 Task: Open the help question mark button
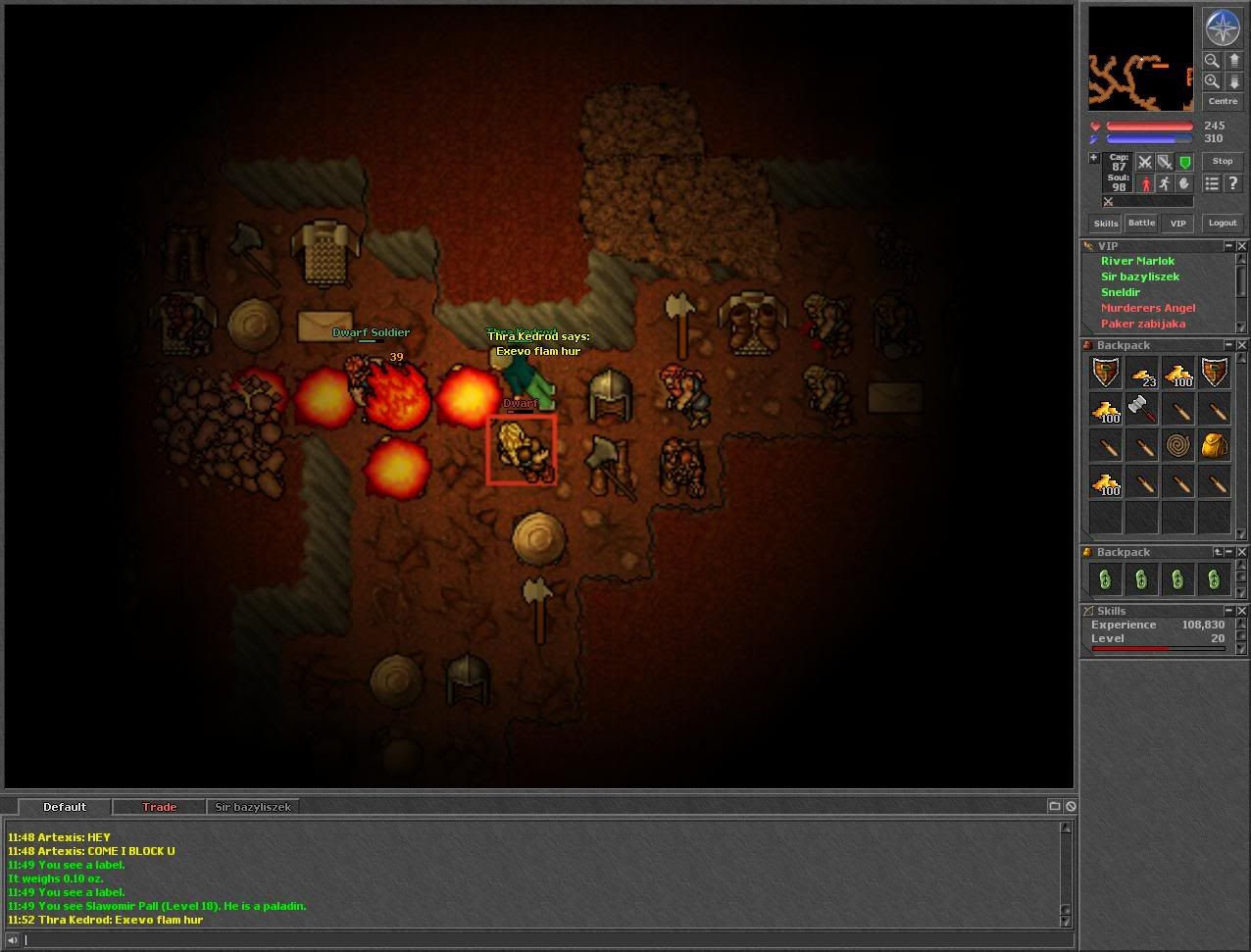coord(1233,183)
